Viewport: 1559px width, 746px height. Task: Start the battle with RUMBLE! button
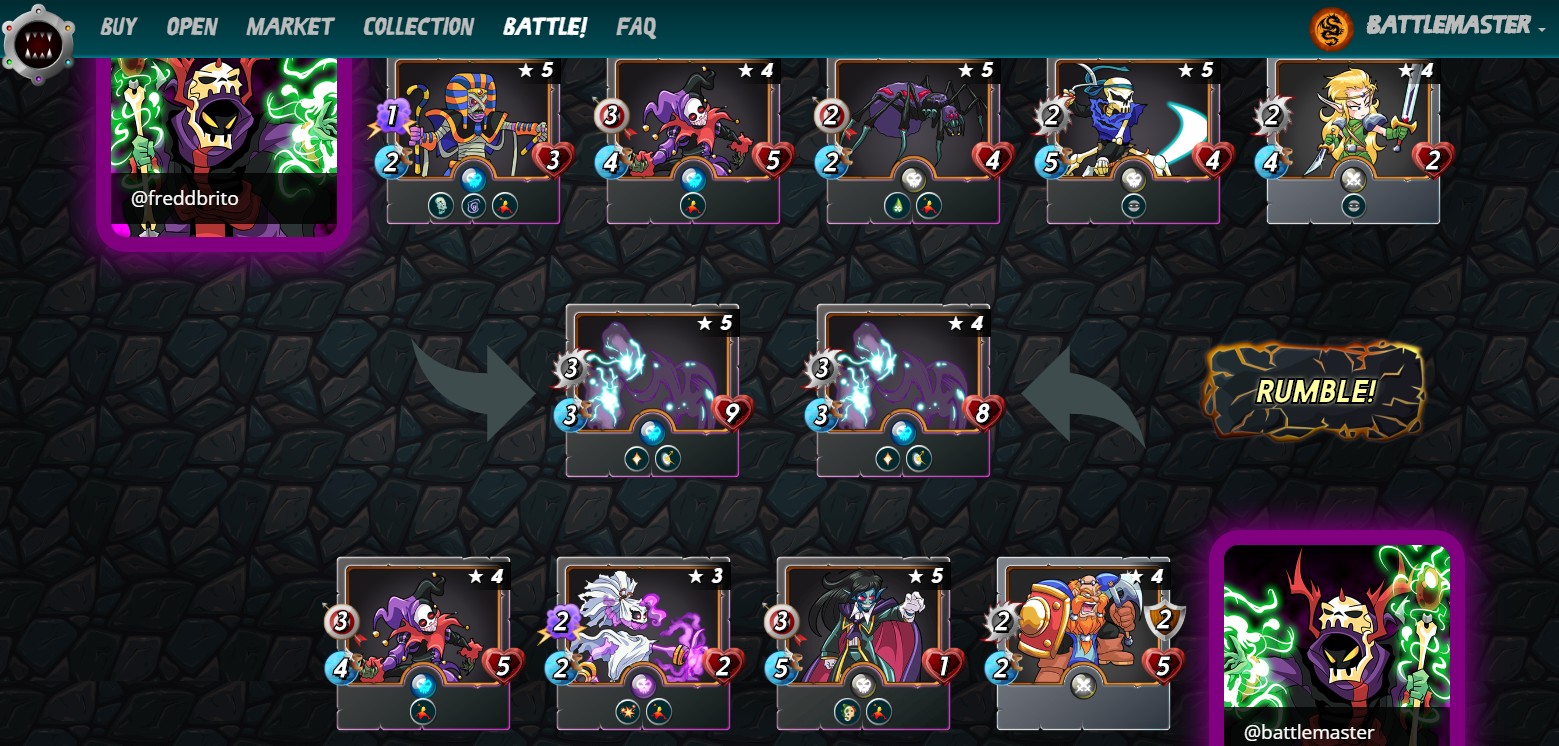coord(1315,391)
